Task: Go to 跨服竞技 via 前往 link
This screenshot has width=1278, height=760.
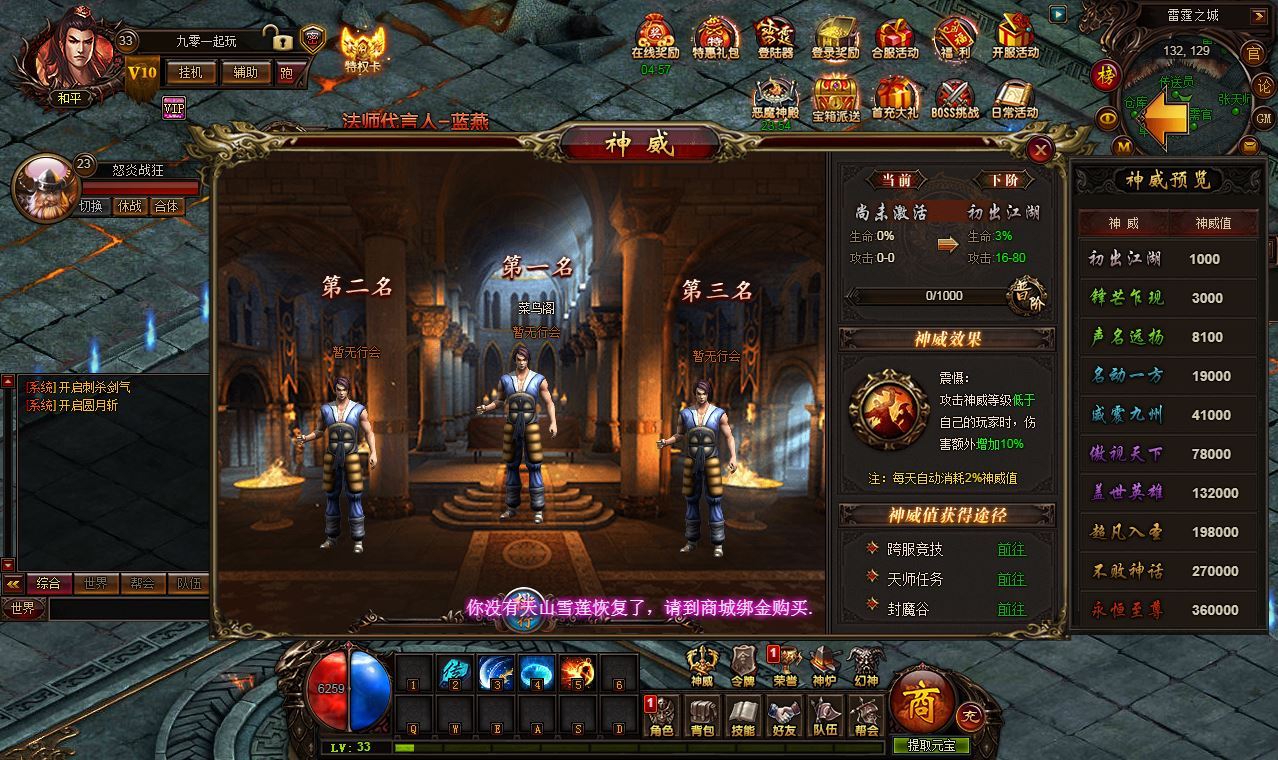Action: click(1011, 549)
